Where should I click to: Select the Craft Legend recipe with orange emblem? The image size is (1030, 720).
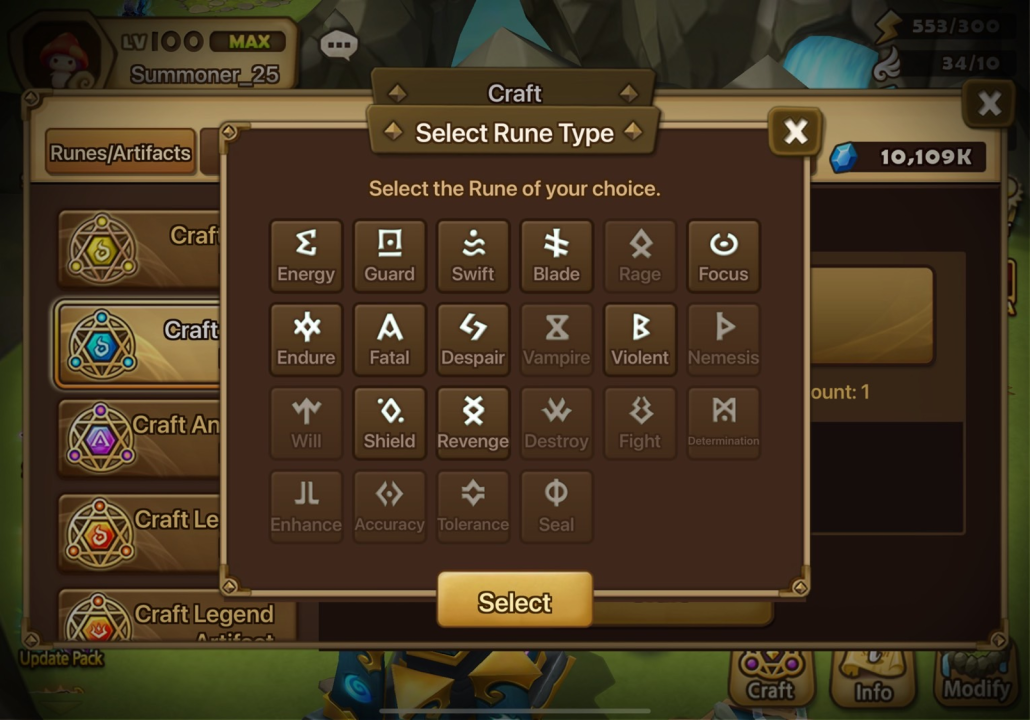tap(140, 532)
